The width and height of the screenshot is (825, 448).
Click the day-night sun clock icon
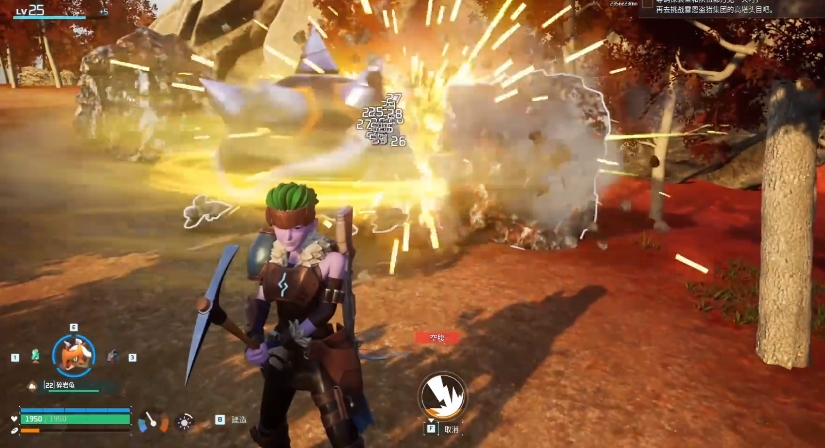(184, 422)
